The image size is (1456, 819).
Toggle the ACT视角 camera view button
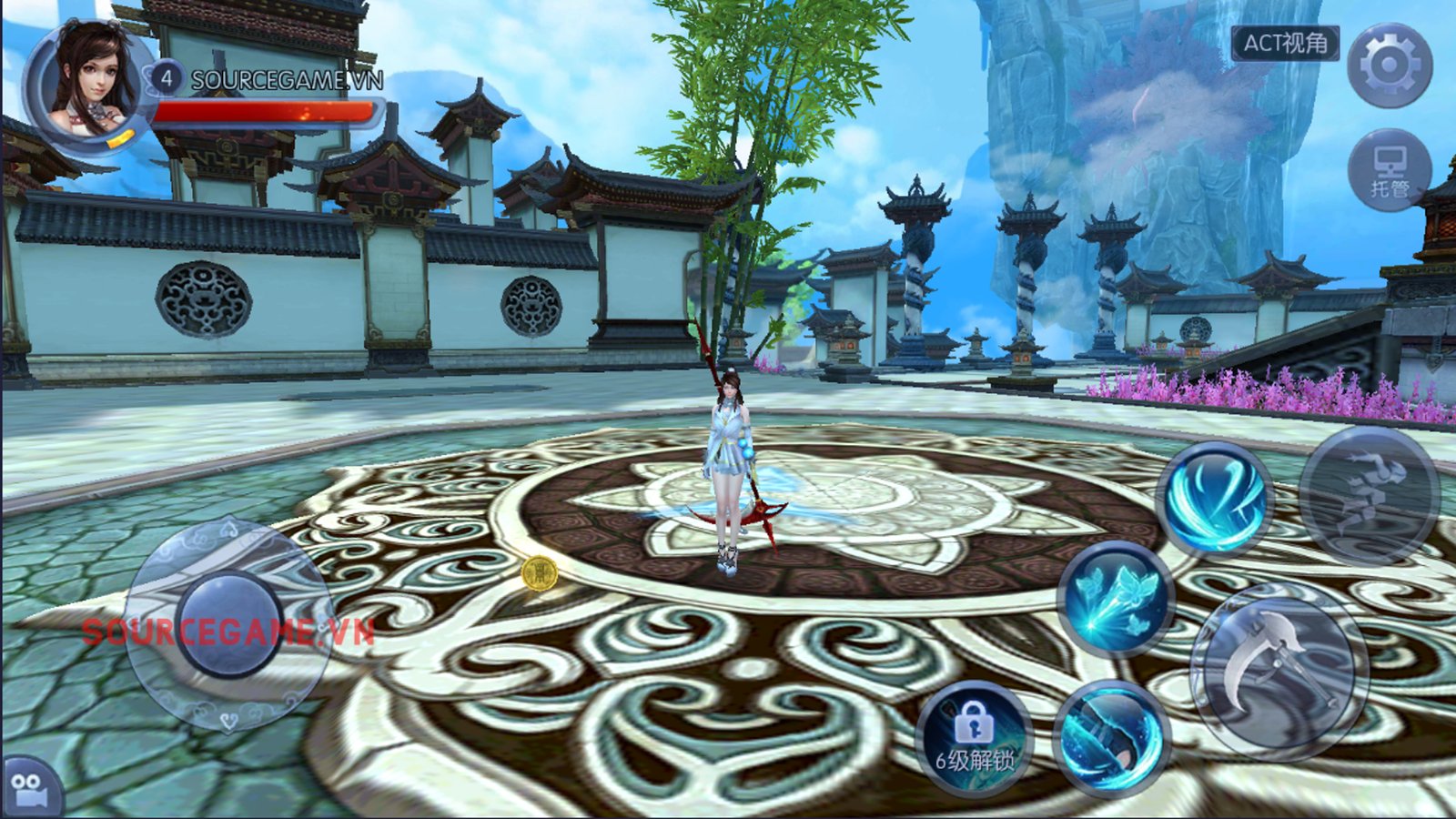click(1285, 43)
